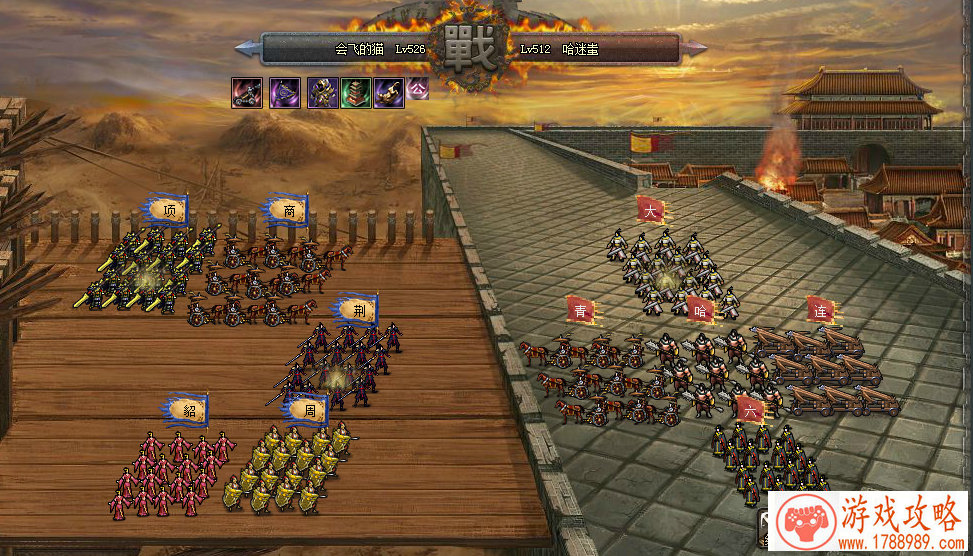
Task: Open the small 公 badge icon
Action: pos(418,87)
